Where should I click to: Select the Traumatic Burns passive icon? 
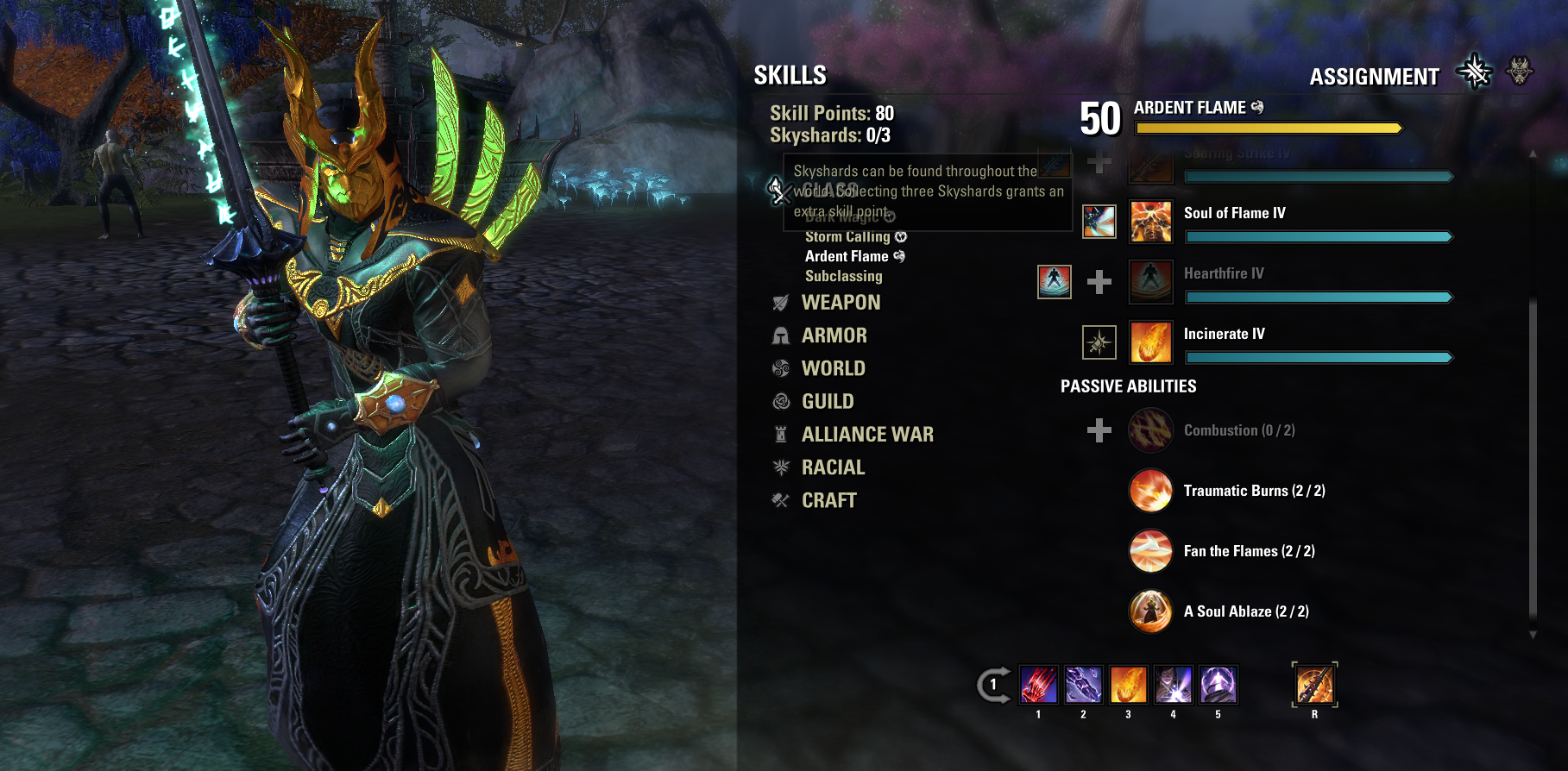1151,491
